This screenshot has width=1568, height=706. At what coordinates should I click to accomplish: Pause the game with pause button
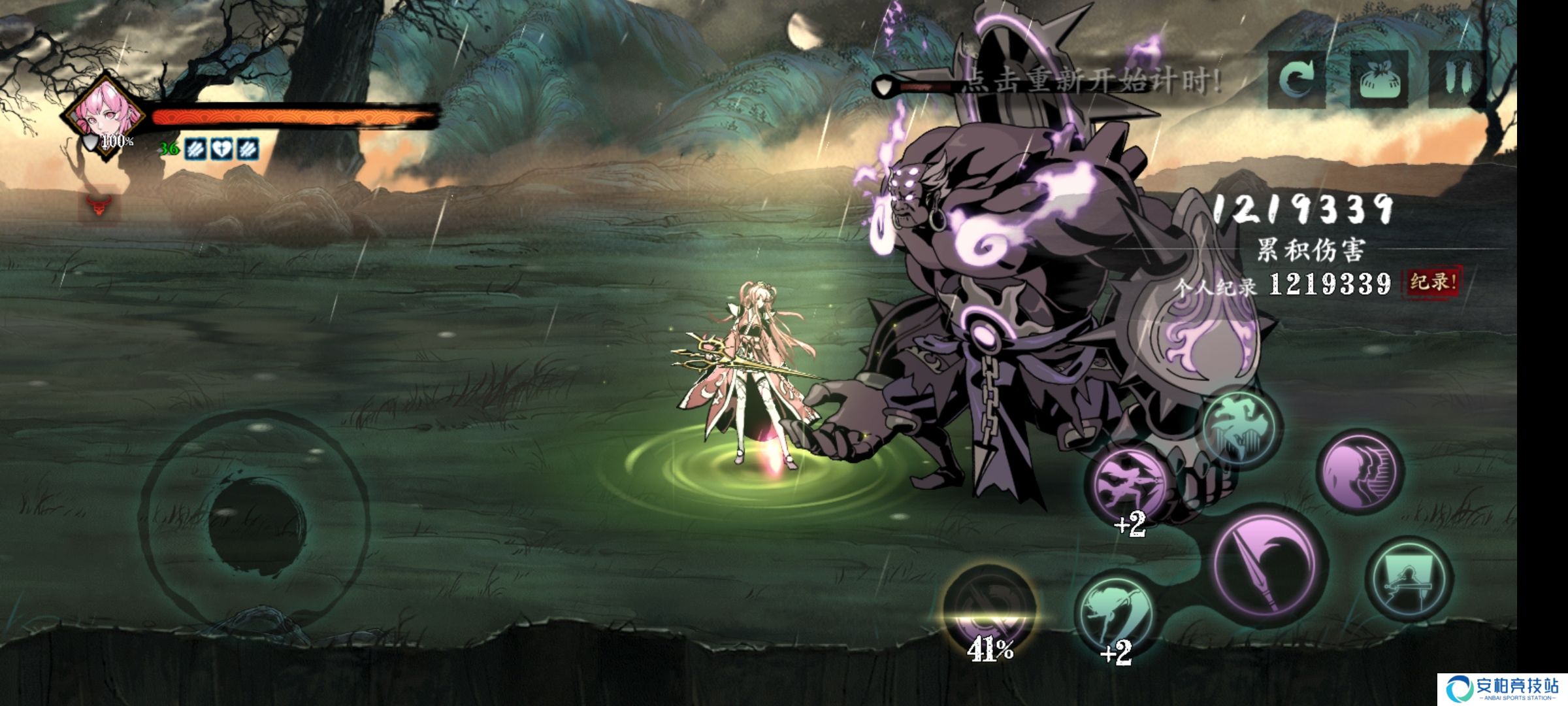pyautogui.click(x=1457, y=79)
